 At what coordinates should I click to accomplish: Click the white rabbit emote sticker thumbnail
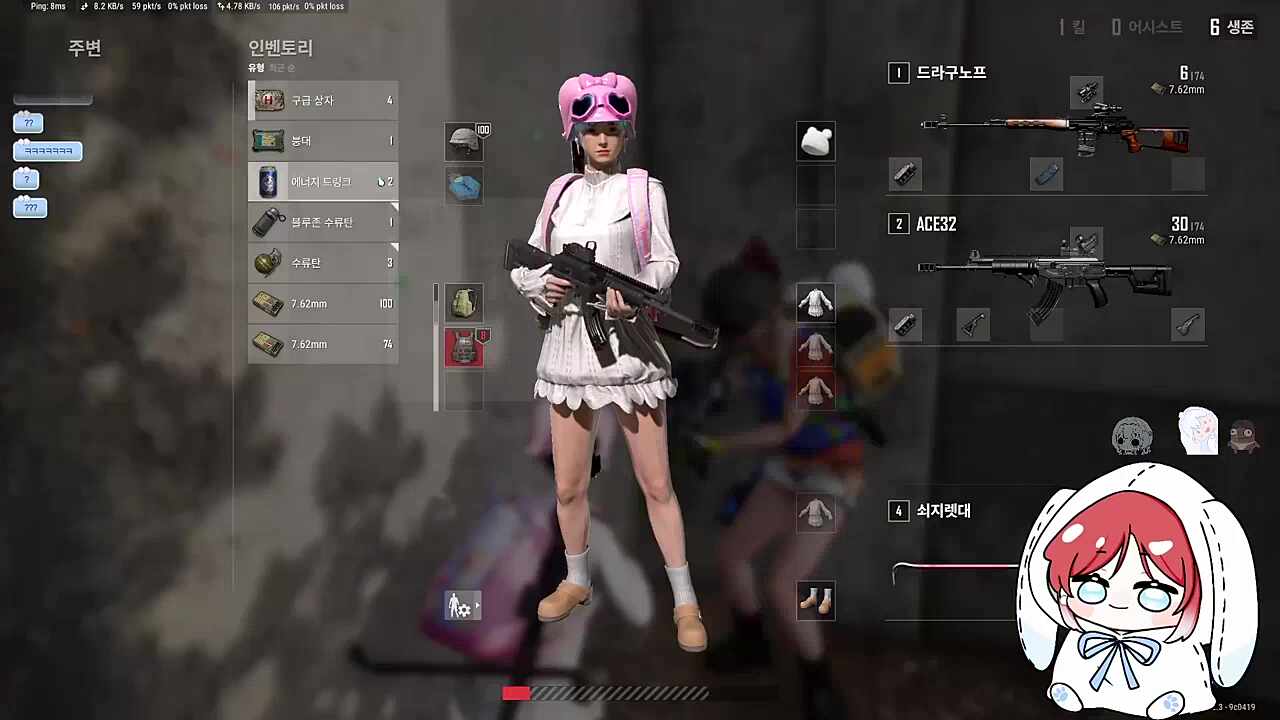(x=1197, y=434)
